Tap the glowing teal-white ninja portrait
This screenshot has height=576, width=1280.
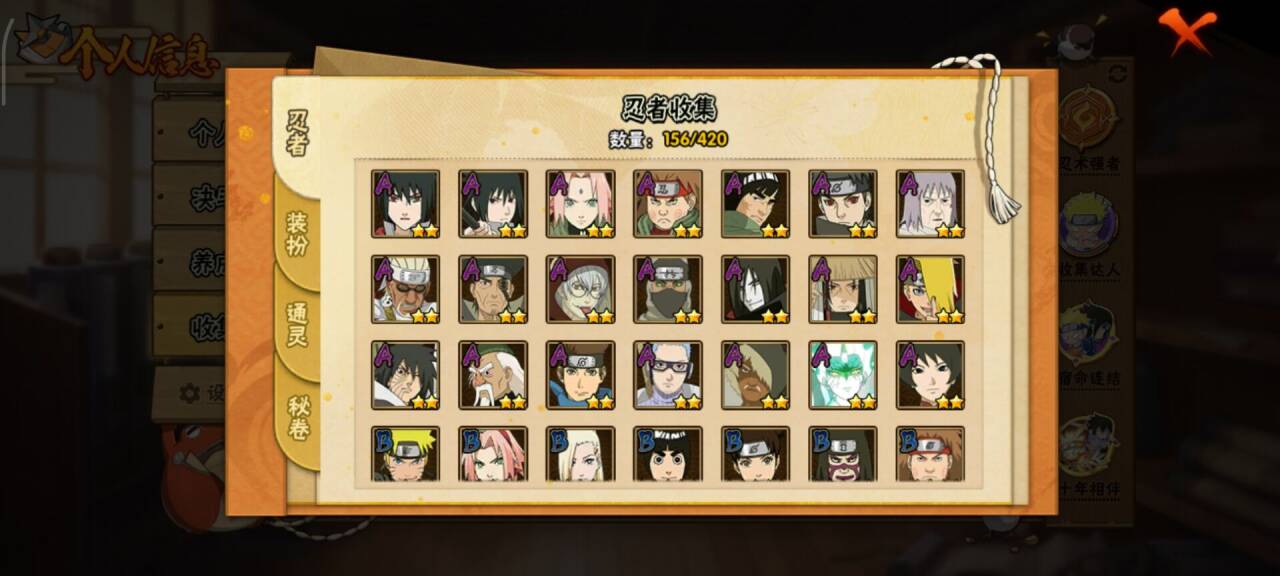pyautogui.click(x=843, y=376)
